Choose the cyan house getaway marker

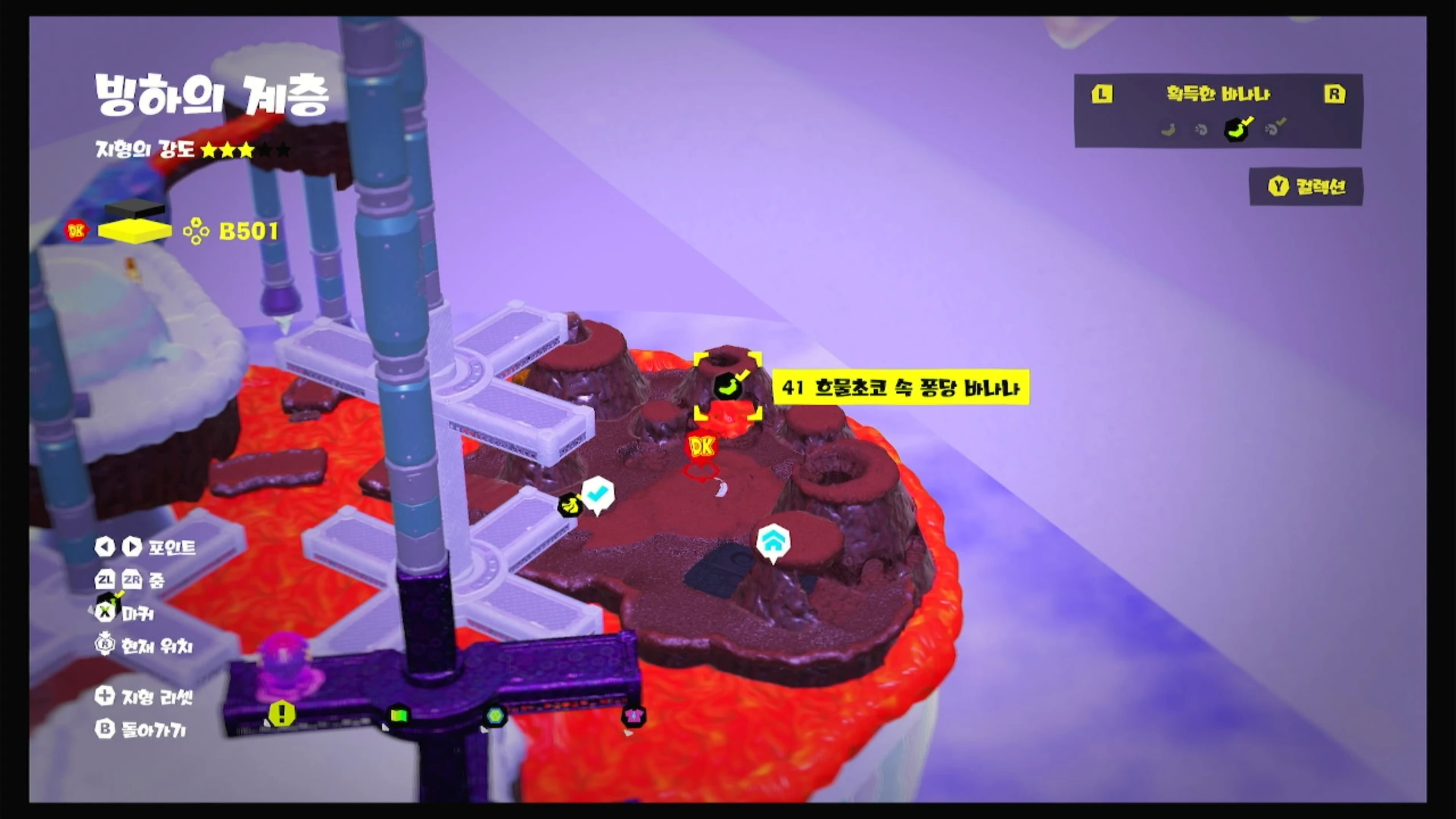(773, 541)
